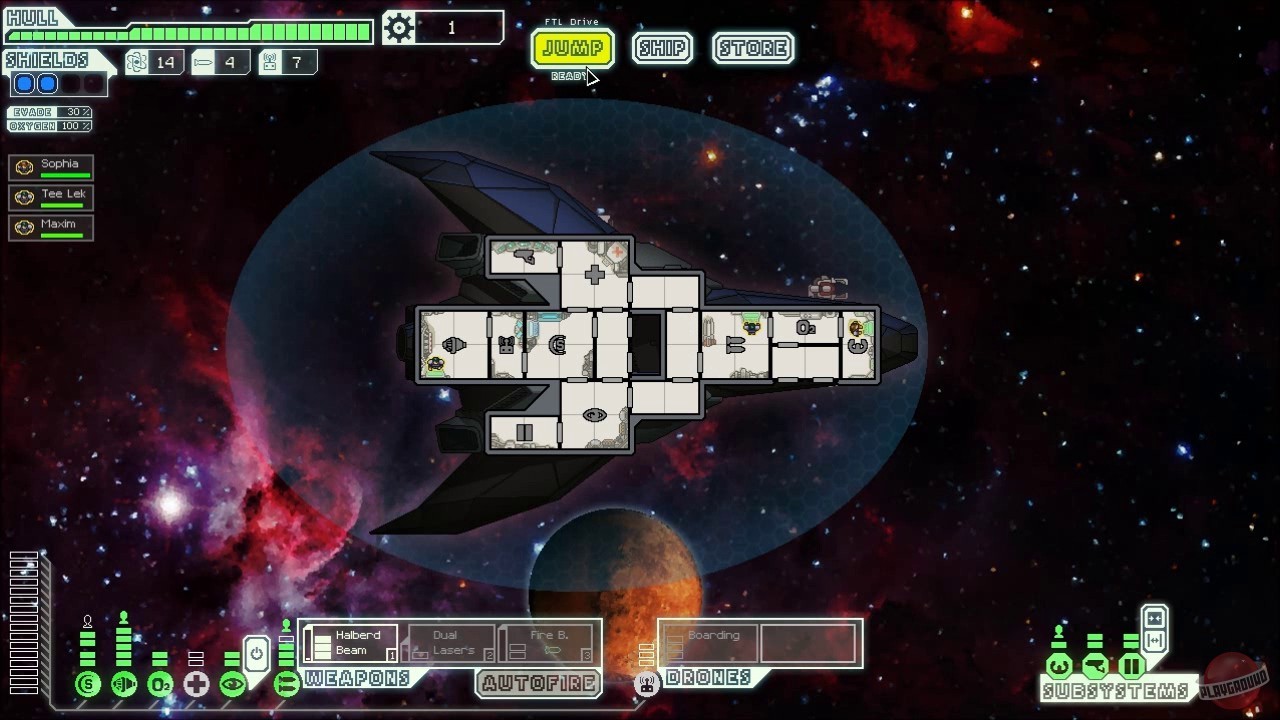Open the STORE screen
This screenshot has height=720, width=1280.
pyautogui.click(x=752, y=48)
